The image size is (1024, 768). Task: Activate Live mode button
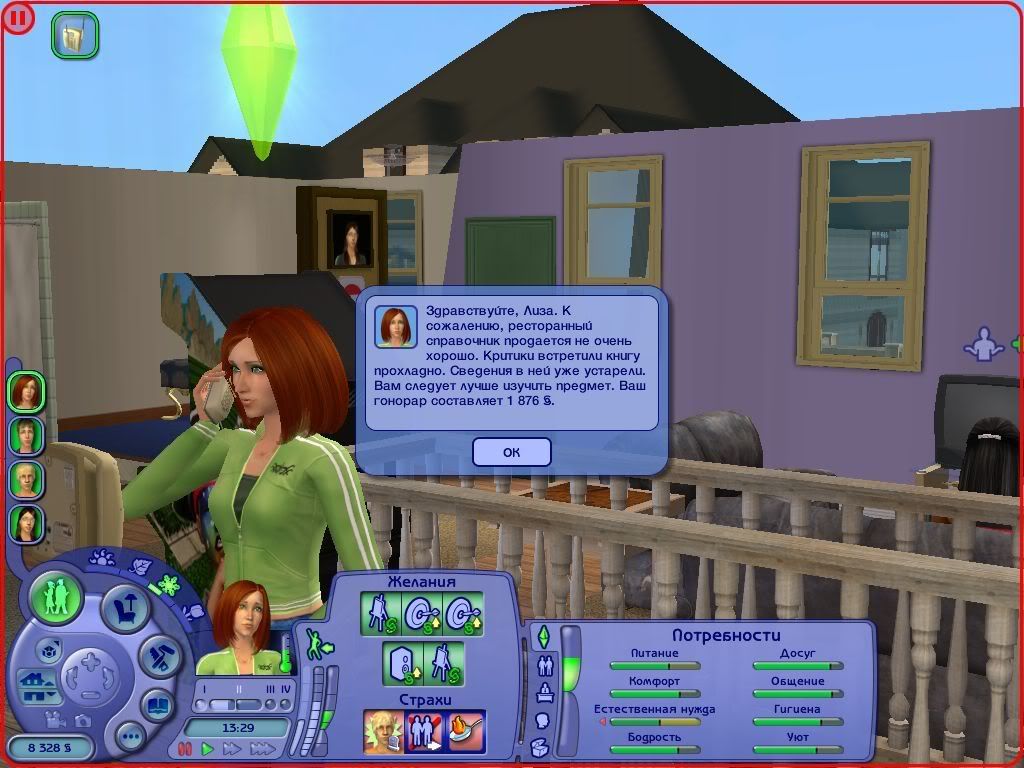pos(56,597)
